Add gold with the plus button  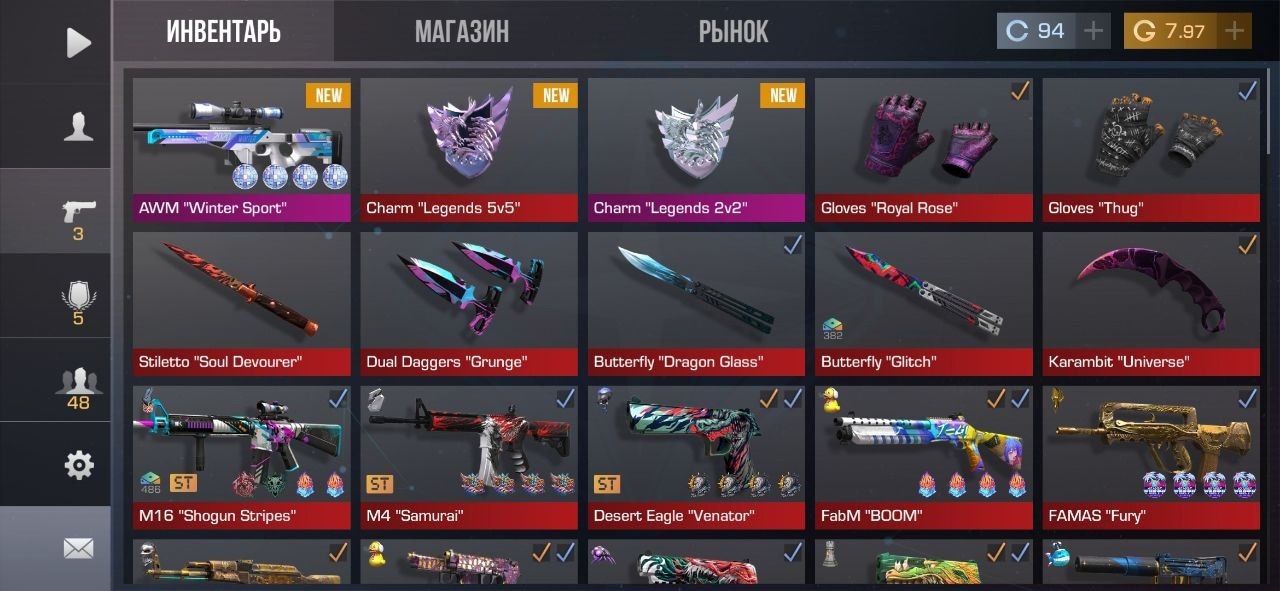(x=1234, y=31)
